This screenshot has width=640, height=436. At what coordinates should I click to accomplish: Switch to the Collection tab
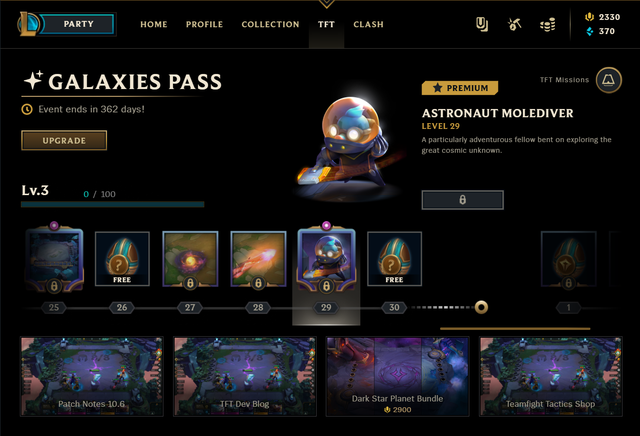[270, 24]
